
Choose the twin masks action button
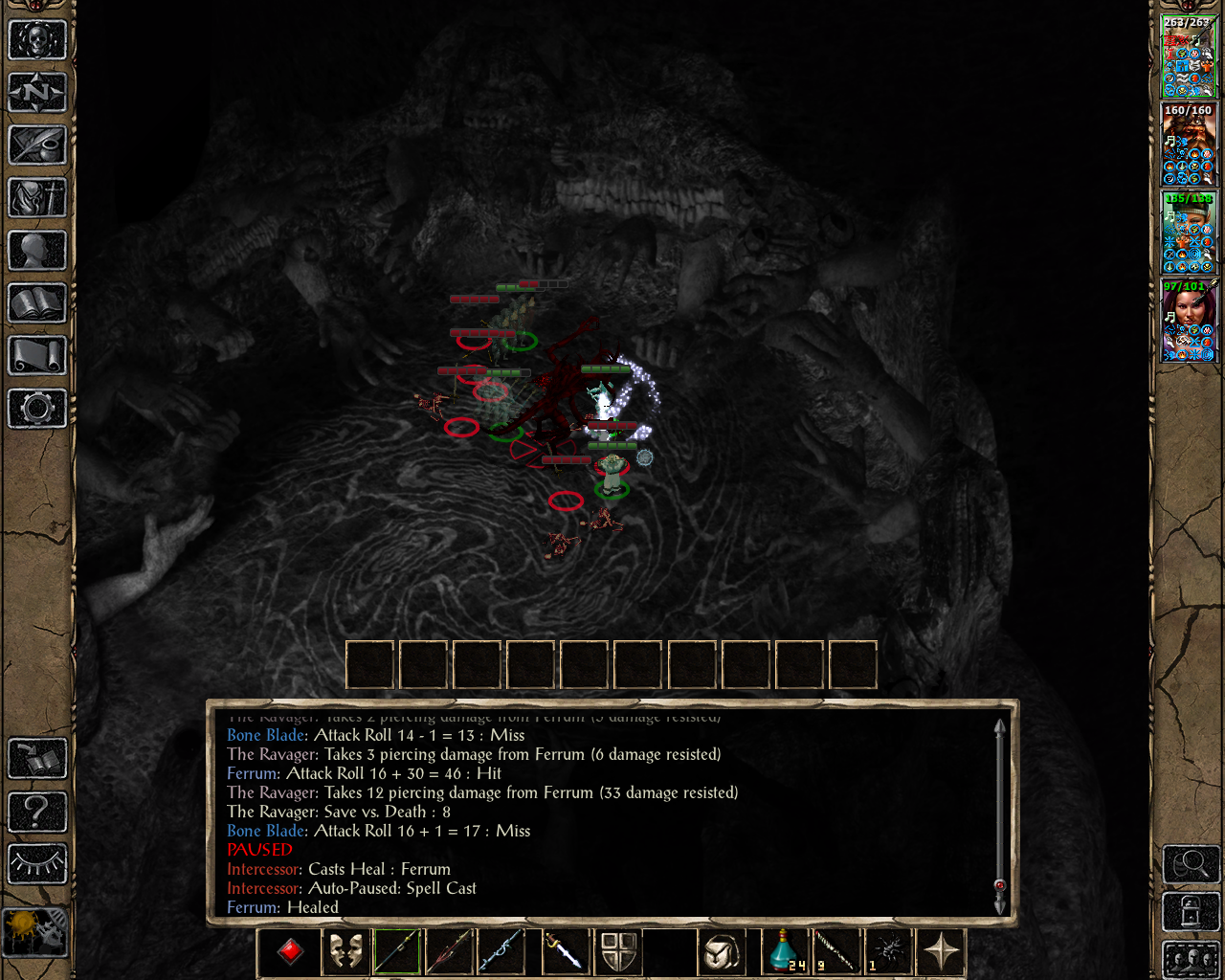(345, 951)
